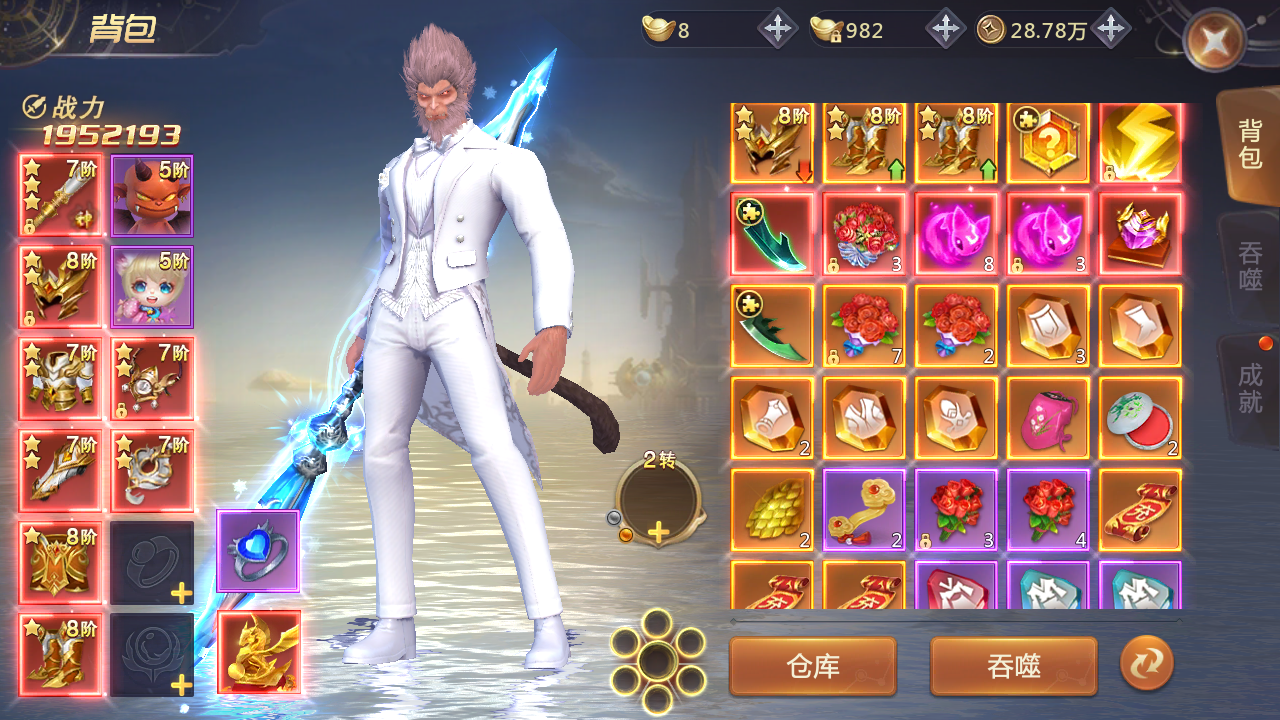Tap the 吞噬 button below the item grid
Image resolution: width=1280 pixels, height=720 pixels.
click(1013, 666)
